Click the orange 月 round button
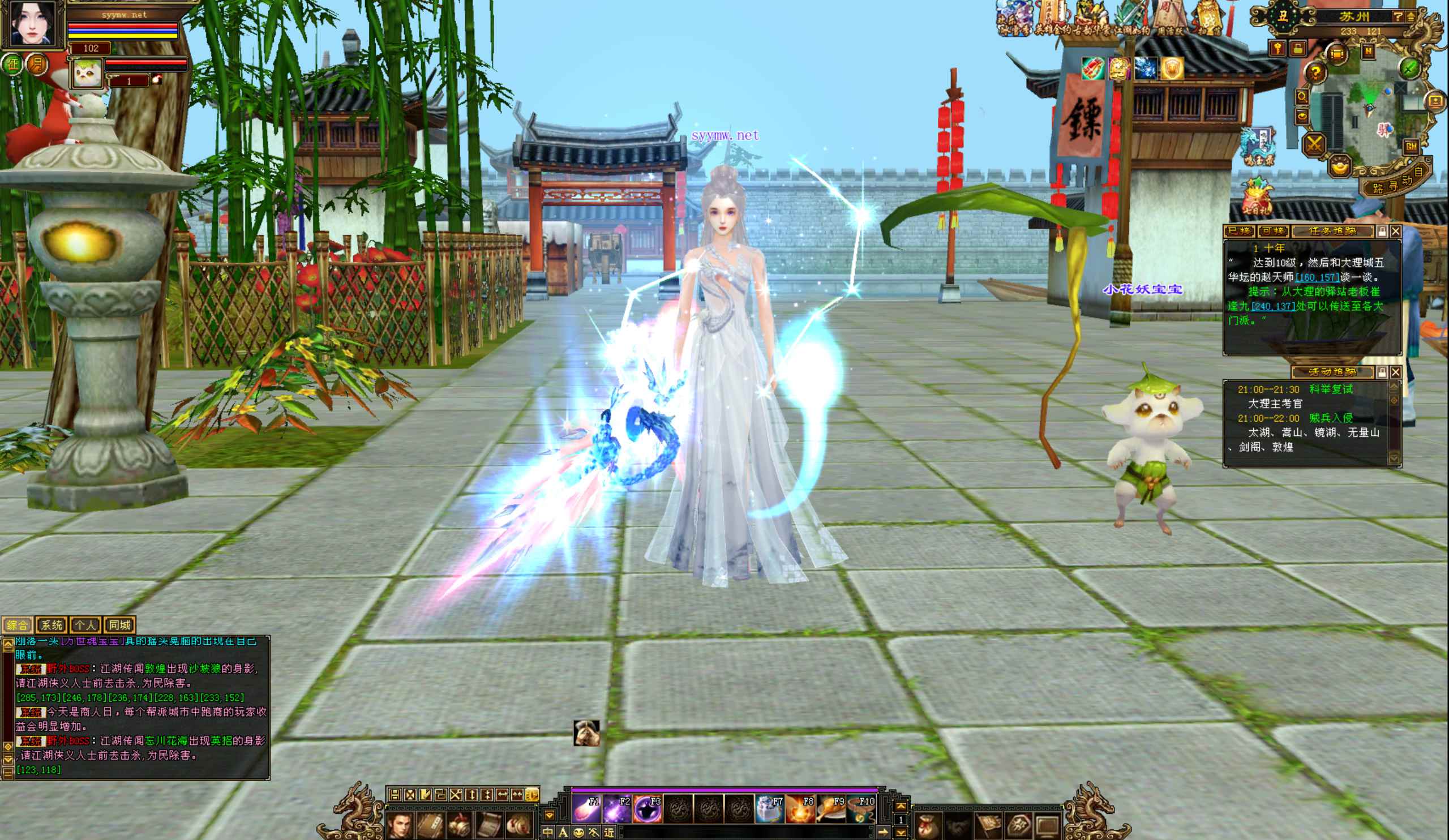 tap(36, 64)
